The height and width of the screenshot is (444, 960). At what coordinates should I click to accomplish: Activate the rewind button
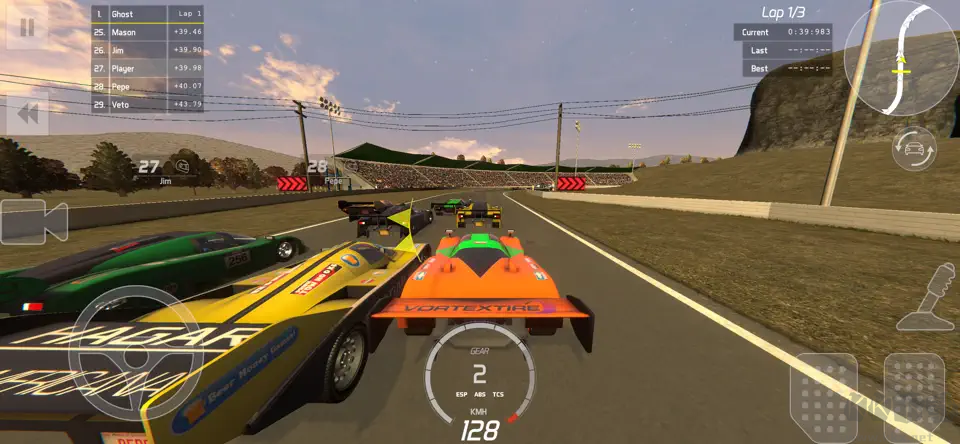(28, 115)
